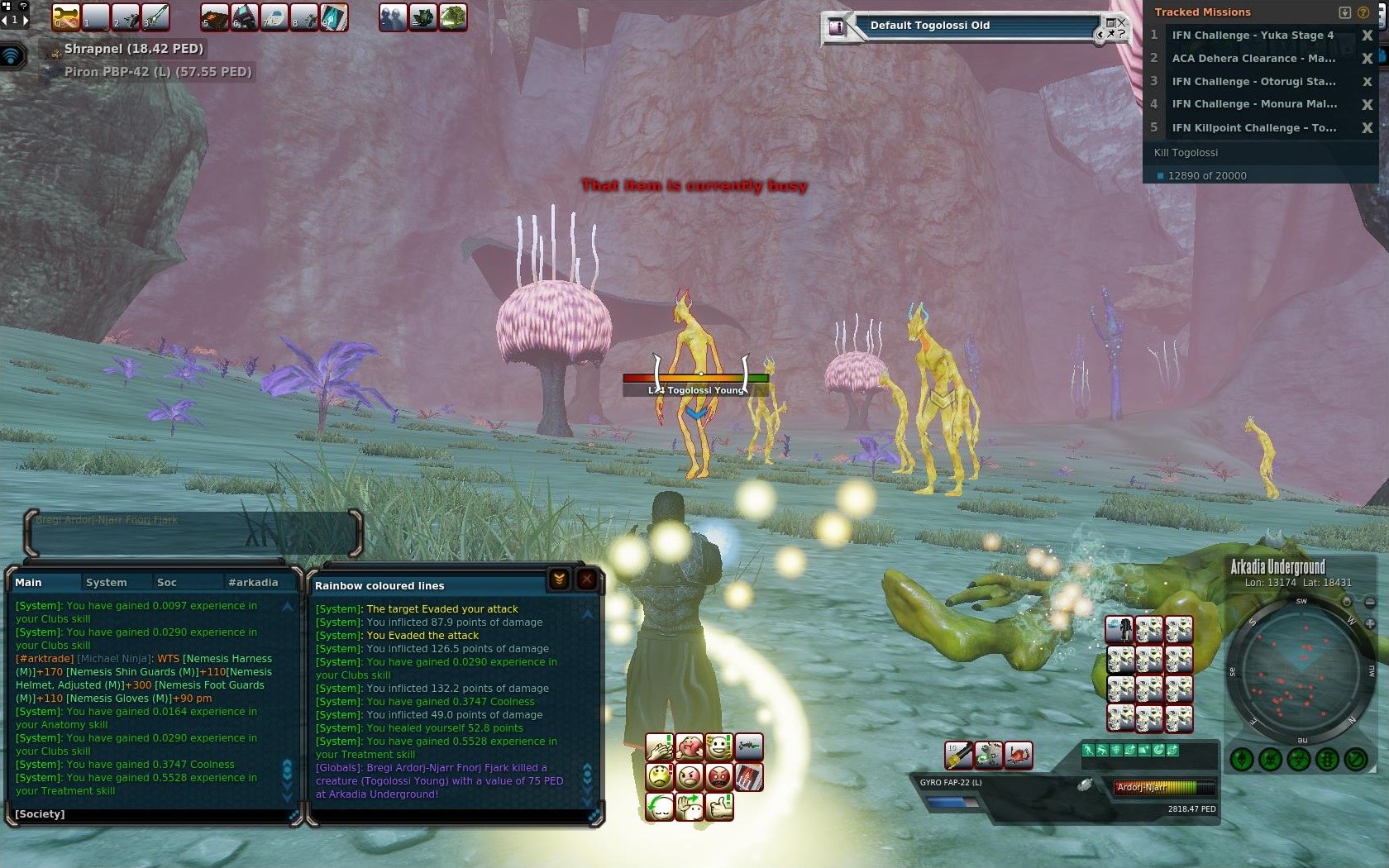
Task: Switch to the System chat tab
Action: [x=106, y=582]
